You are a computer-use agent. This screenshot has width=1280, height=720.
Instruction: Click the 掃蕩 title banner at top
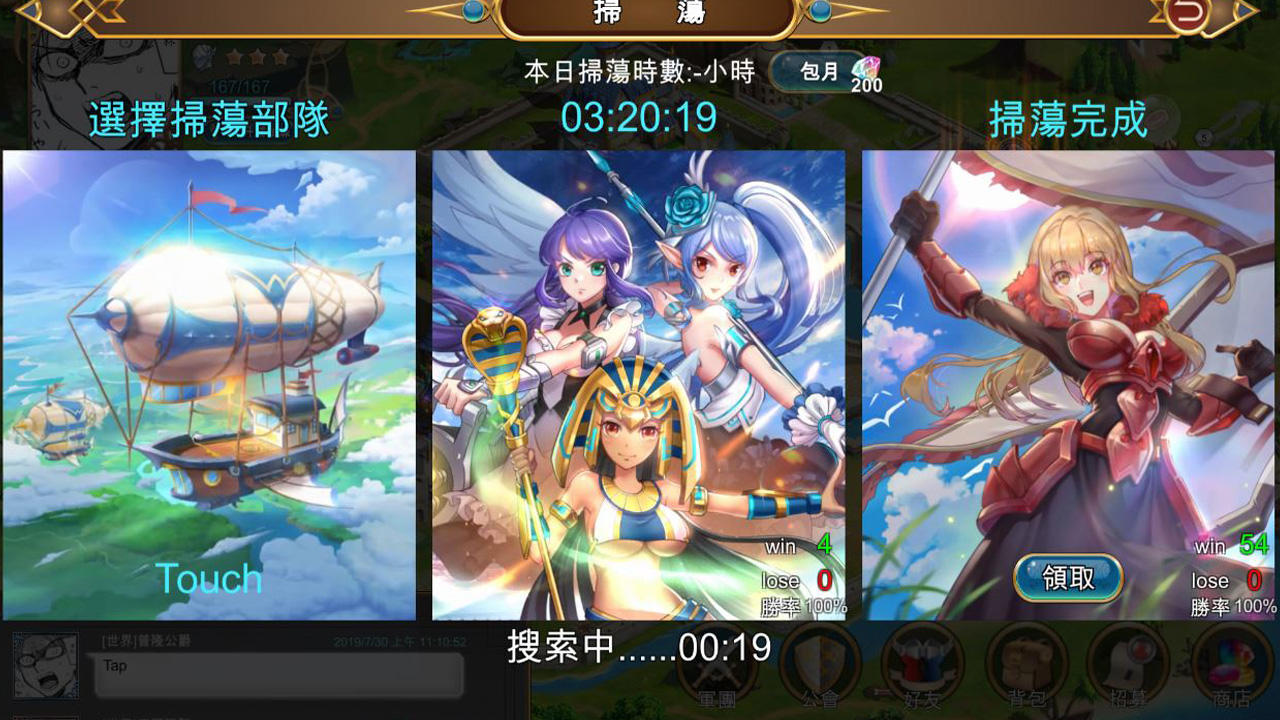pos(638,14)
